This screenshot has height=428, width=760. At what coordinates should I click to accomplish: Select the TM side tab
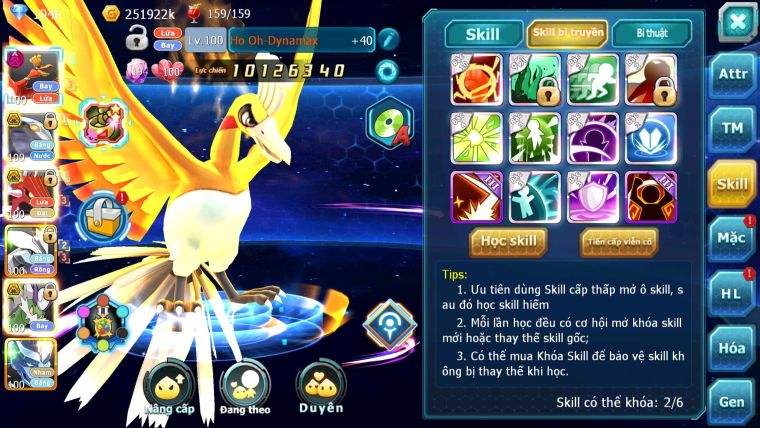(732, 129)
